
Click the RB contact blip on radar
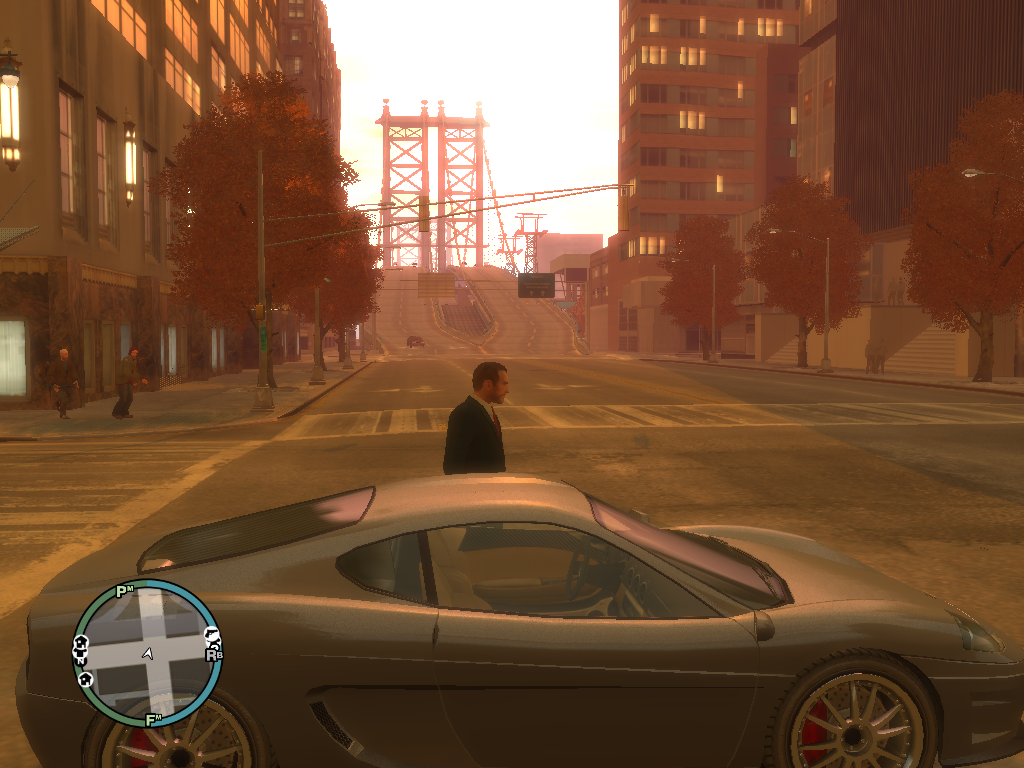[x=213, y=655]
